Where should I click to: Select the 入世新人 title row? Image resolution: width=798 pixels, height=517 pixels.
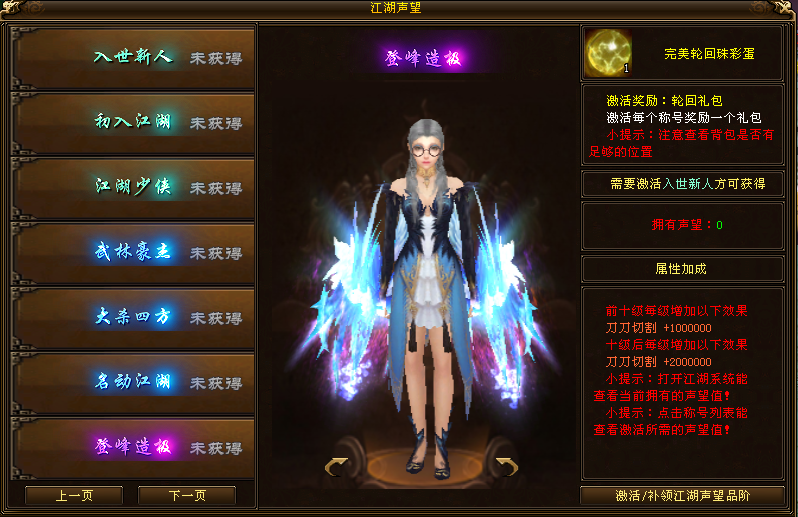[133, 58]
